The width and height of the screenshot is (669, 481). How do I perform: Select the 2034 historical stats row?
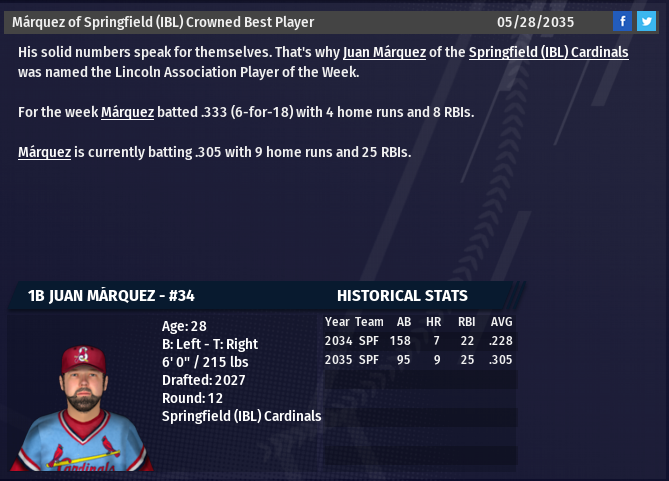tap(418, 341)
